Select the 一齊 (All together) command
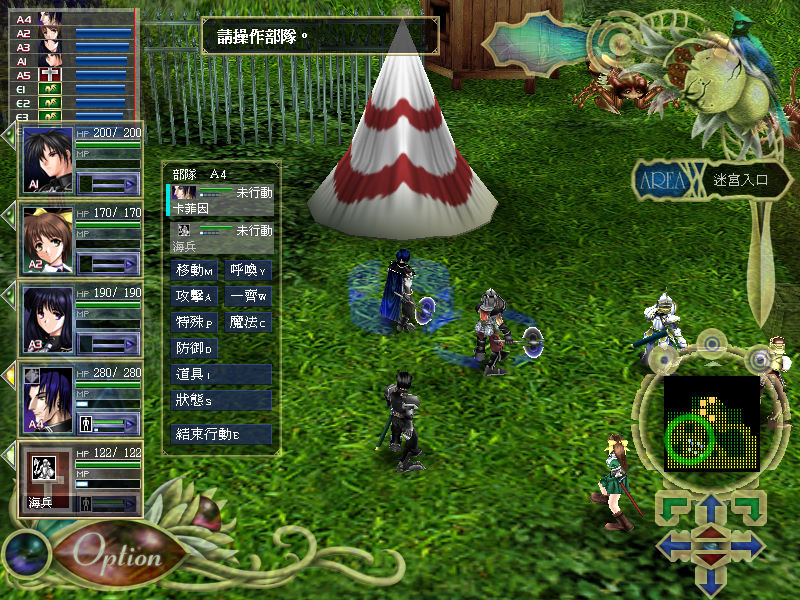The height and width of the screenshot is (600, 800). [x=249, y=296]
